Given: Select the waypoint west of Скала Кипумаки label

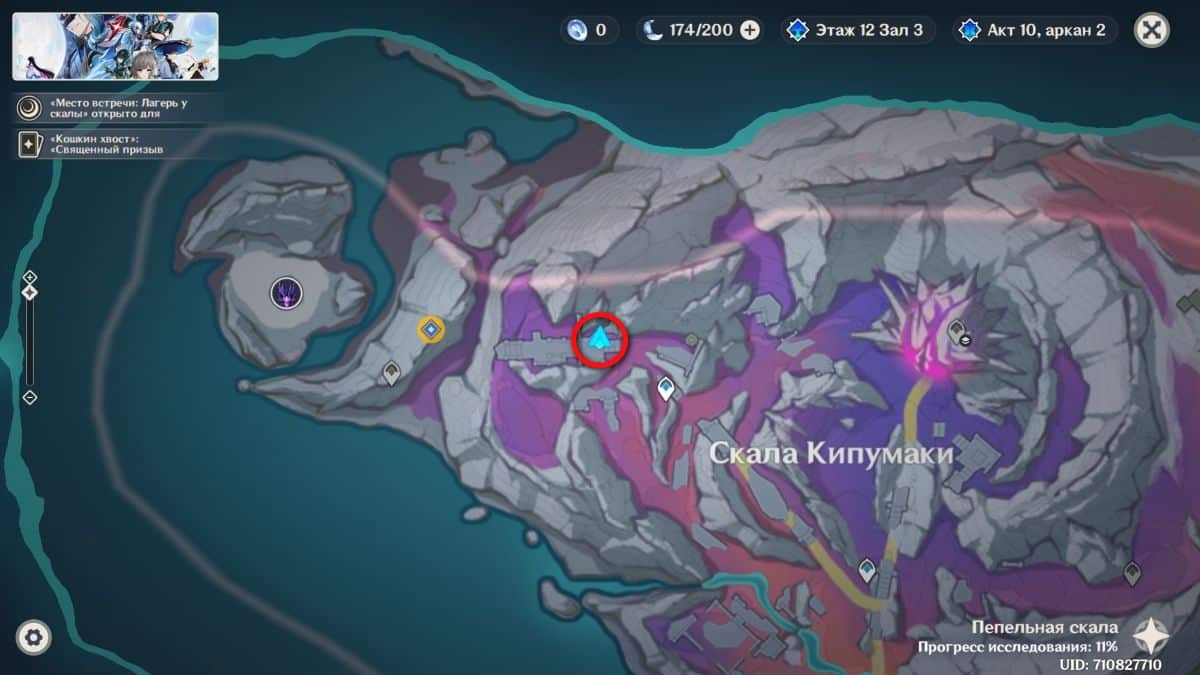Looking at the screenshot, I should [x=665, y=388].
